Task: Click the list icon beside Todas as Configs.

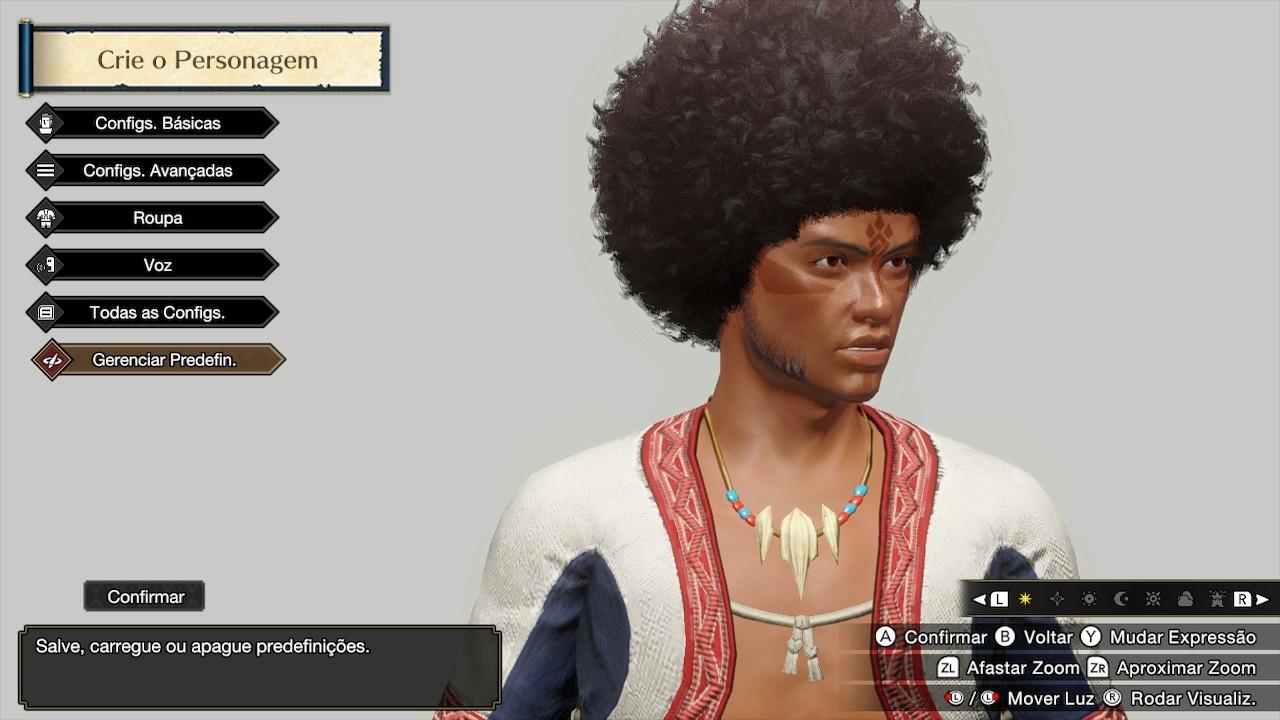Action: coord(44,312)
